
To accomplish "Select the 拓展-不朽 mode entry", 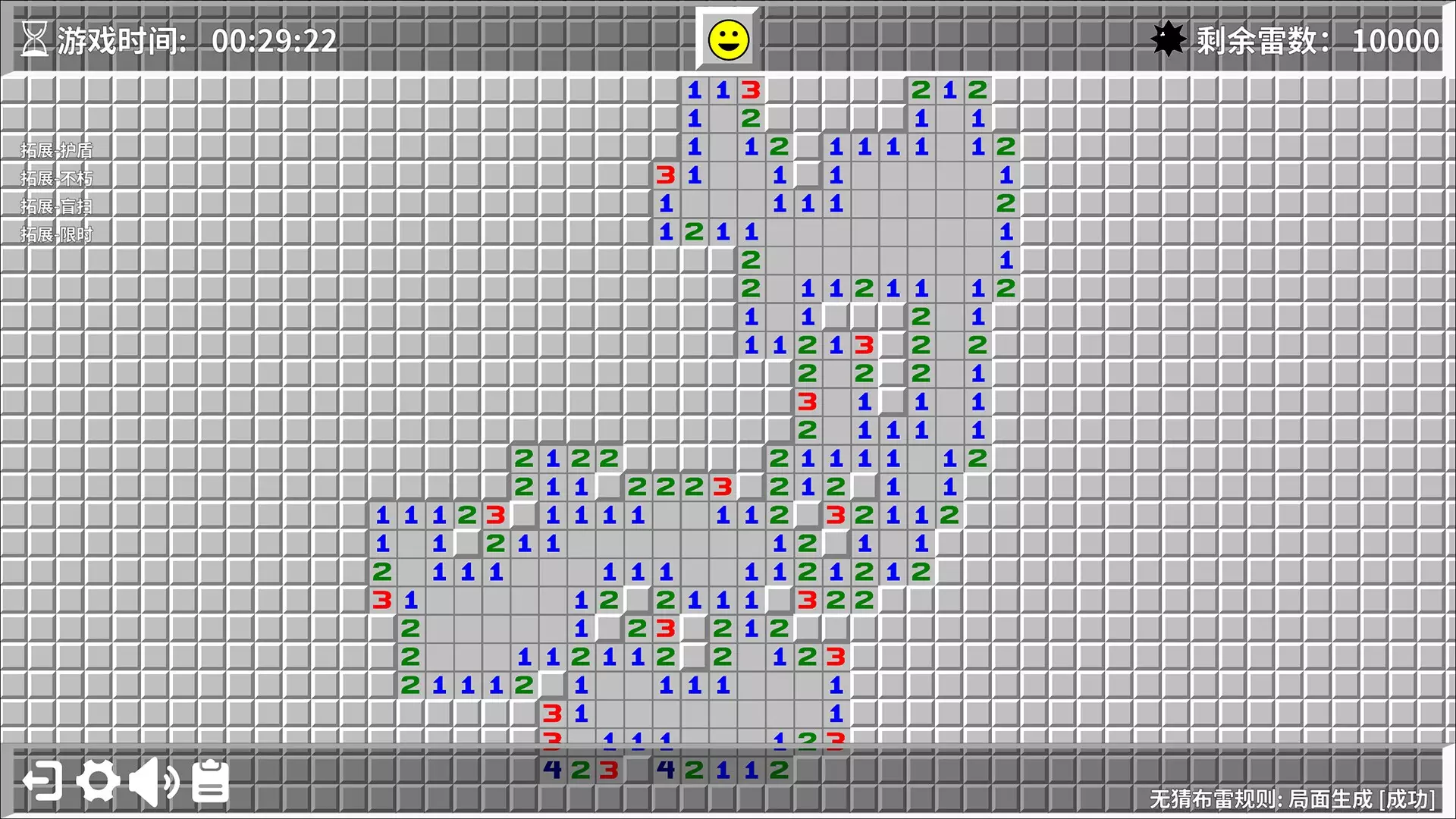I will pyautogui.click(x=57, y=177).
